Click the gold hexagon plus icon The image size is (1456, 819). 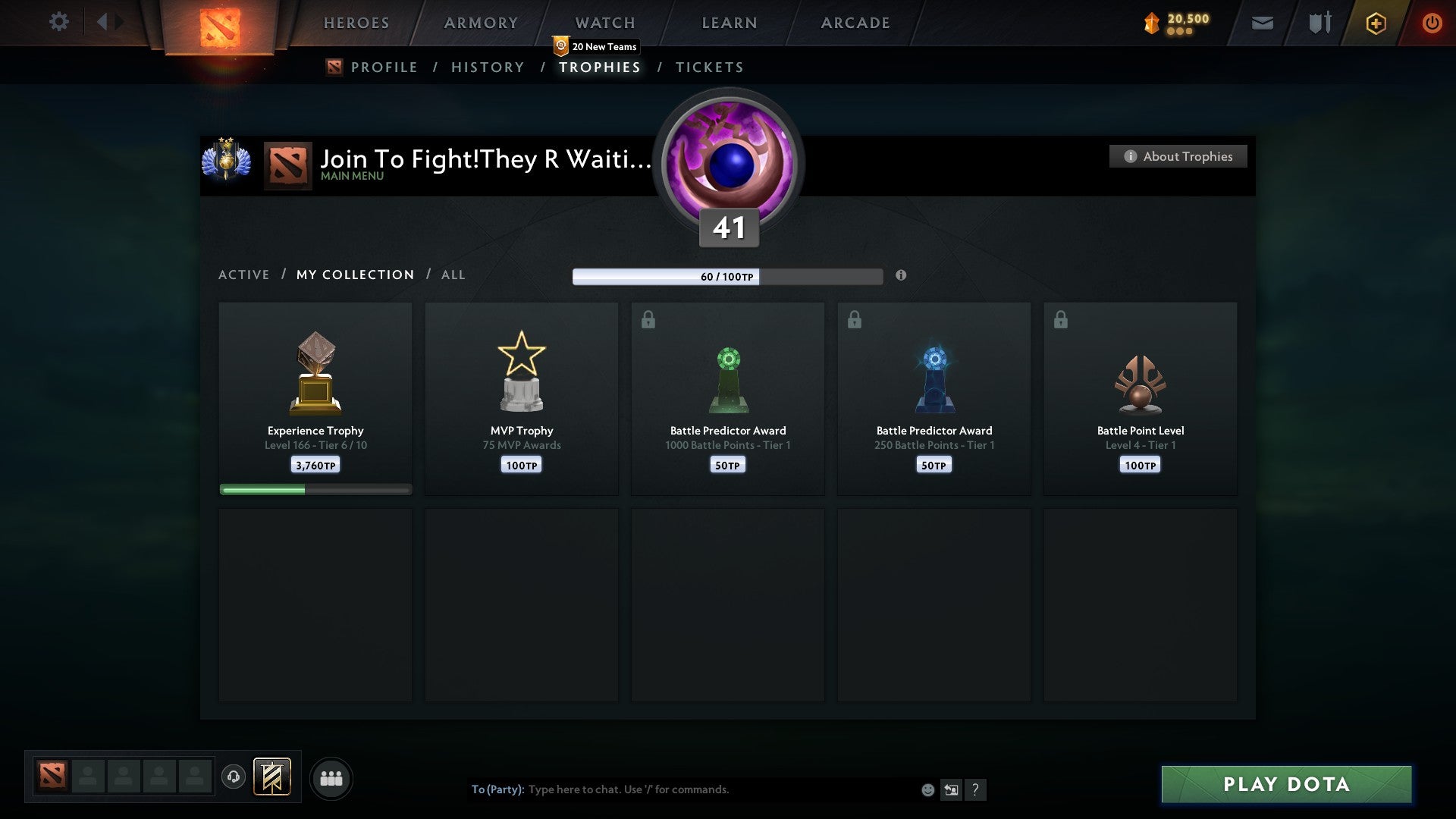coord(1376,23)
